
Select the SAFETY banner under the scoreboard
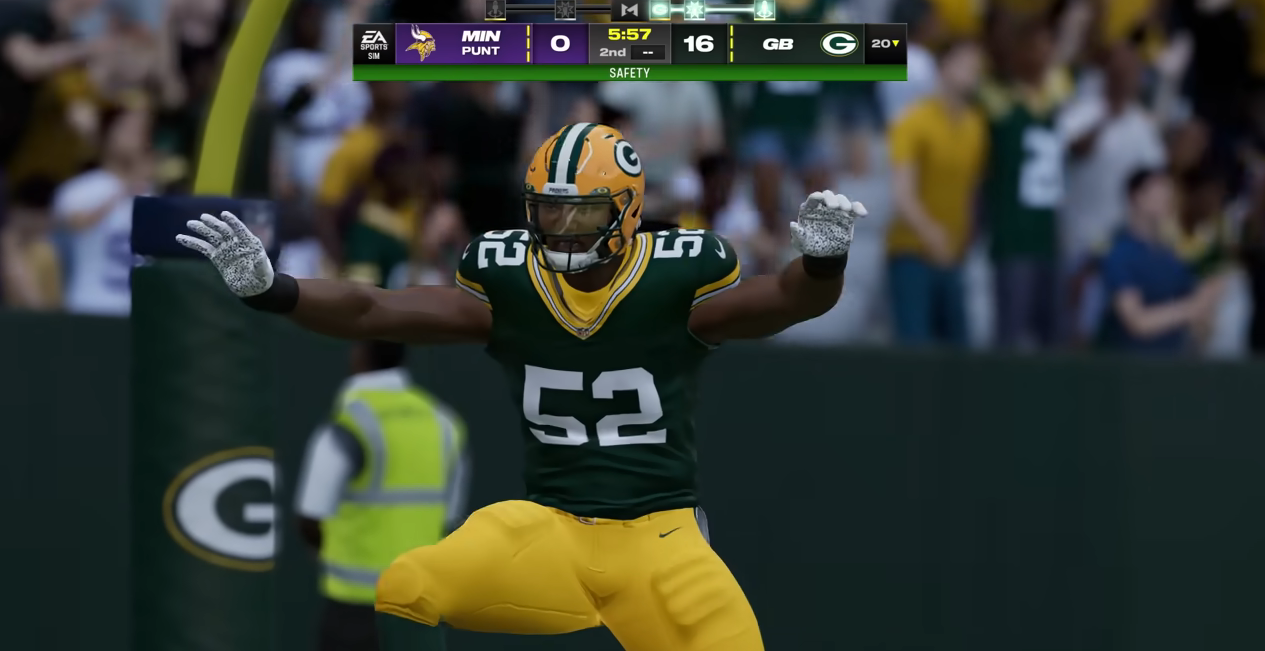click(x=629, y=73)
